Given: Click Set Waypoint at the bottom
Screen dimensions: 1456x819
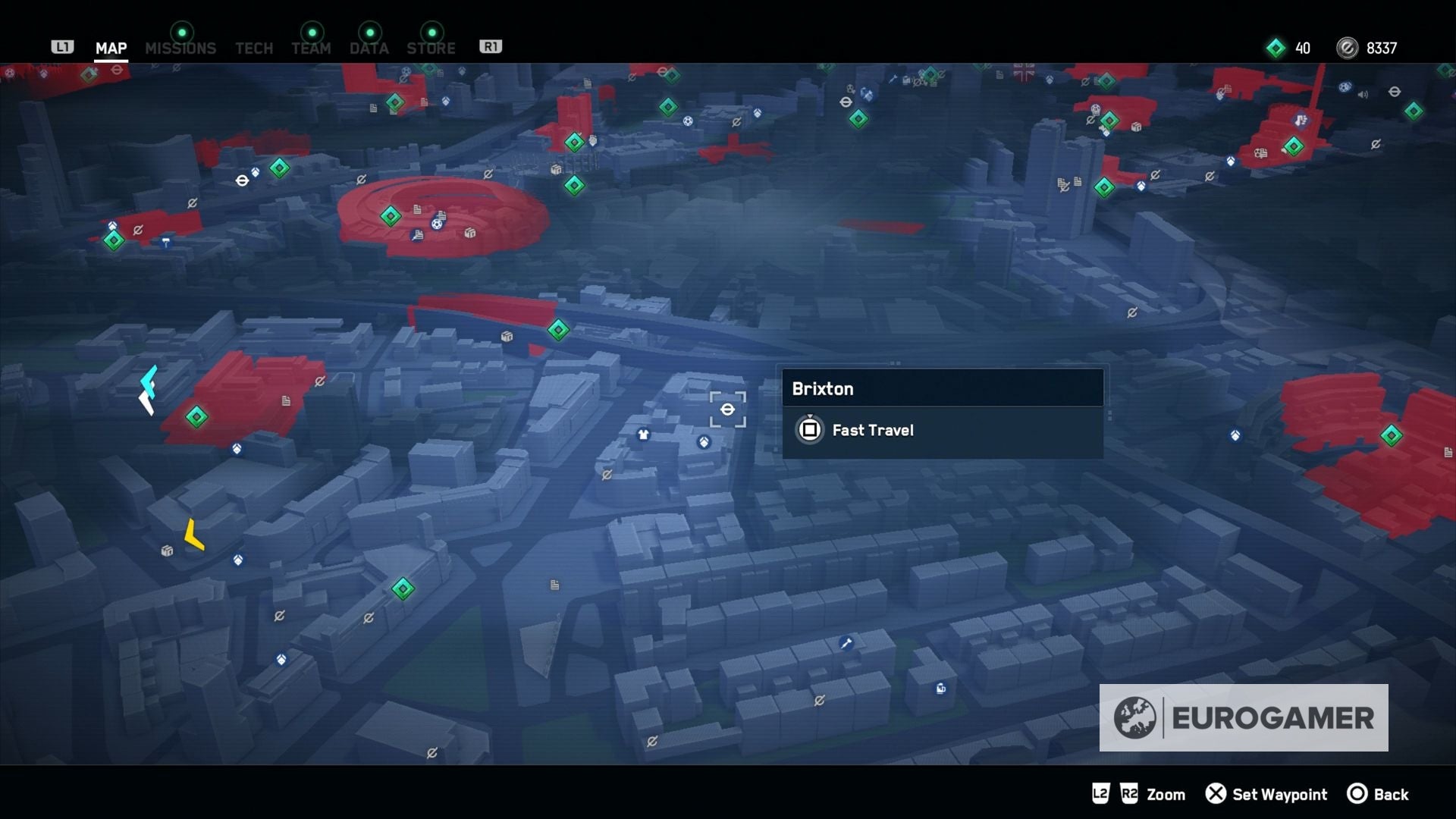Looking at the screenshot, I should (1267, 794).
